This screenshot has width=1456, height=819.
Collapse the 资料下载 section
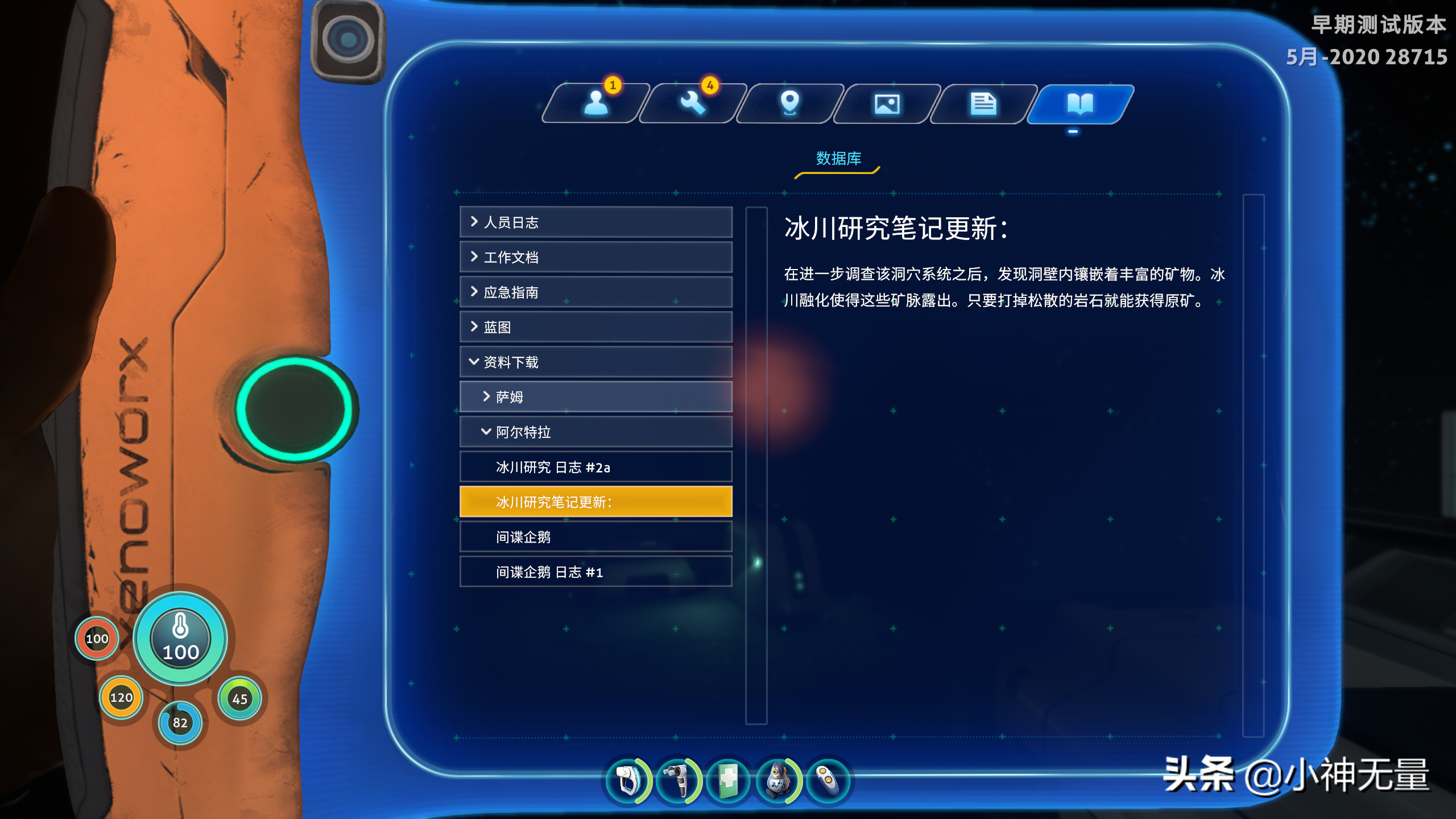pos(595,362)
